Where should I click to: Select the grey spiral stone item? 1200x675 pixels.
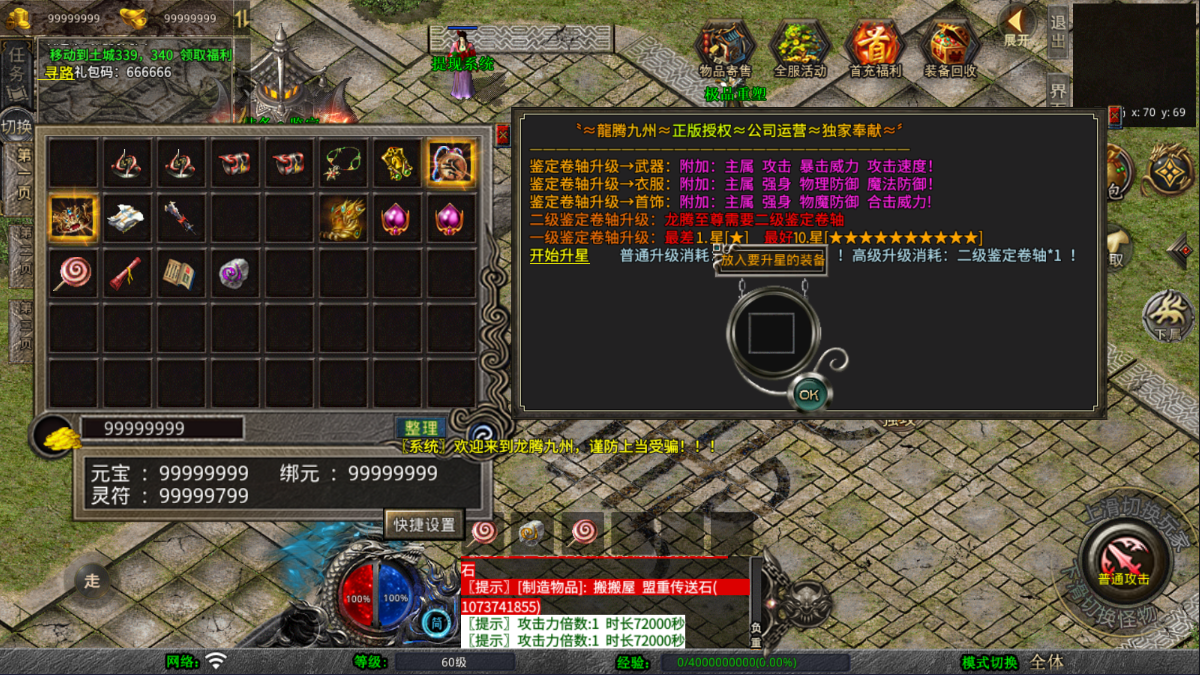coord(235,272)
